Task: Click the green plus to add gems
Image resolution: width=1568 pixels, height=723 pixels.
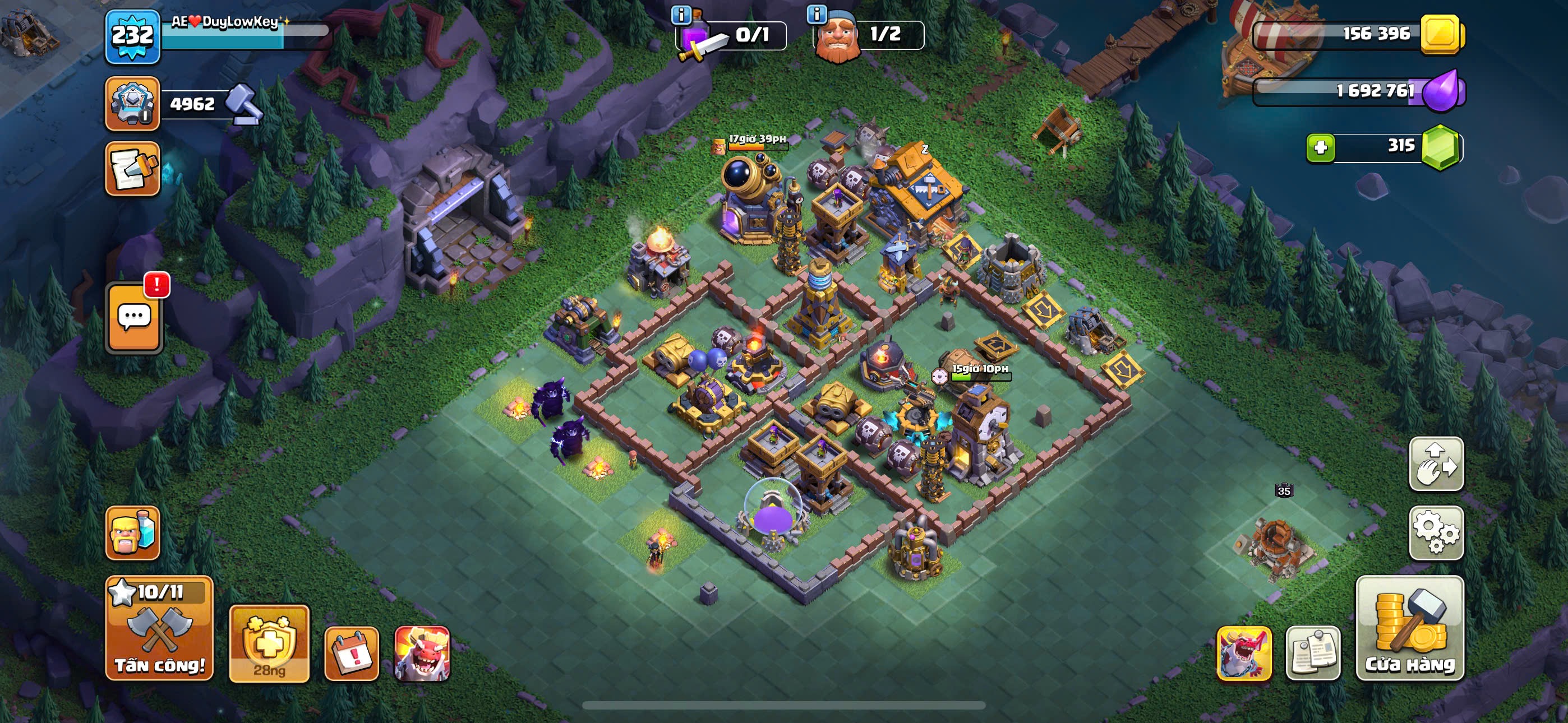Action: coord(1320,147)
